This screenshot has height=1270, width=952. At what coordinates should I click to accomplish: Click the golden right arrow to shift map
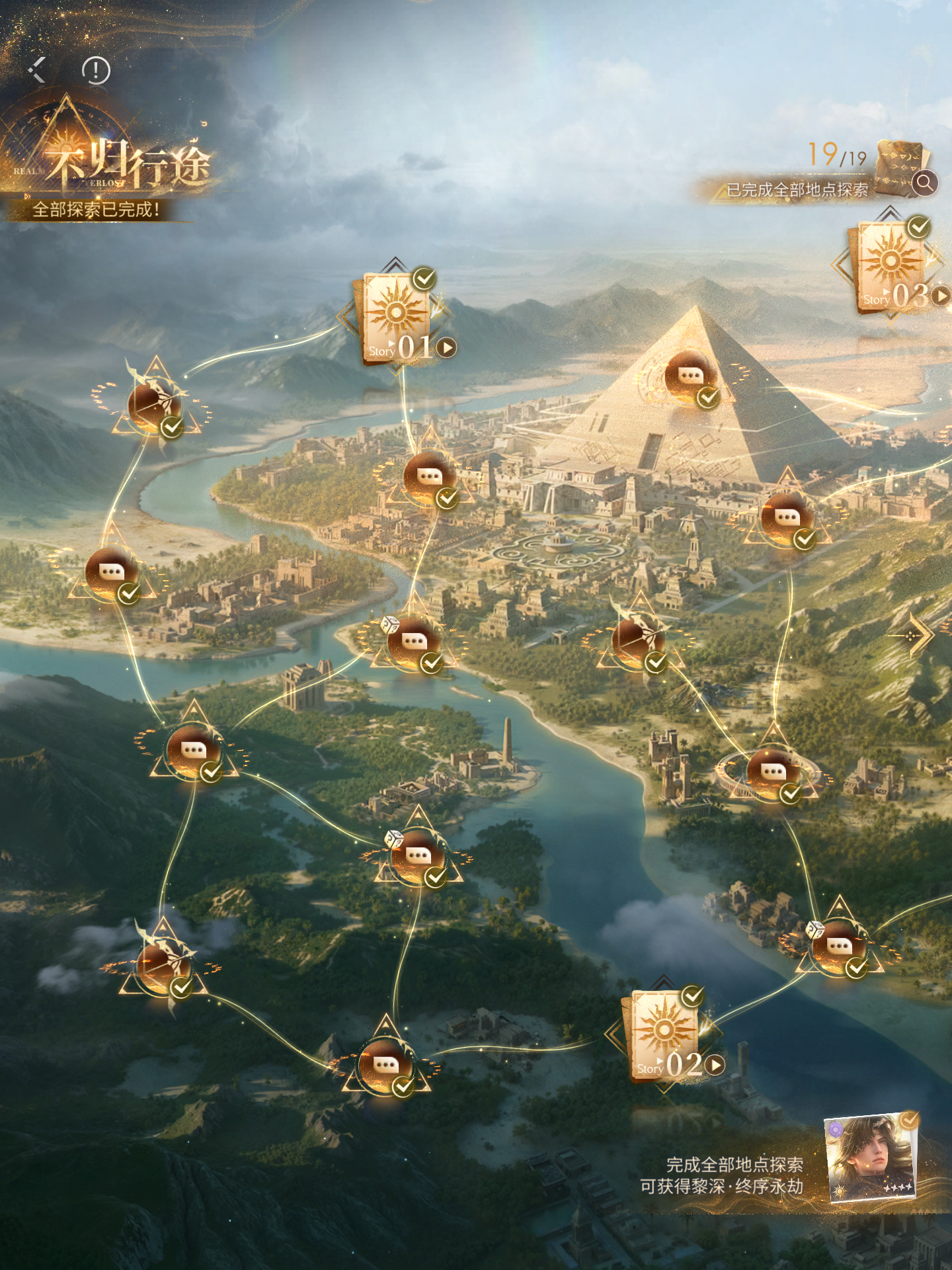916,635
